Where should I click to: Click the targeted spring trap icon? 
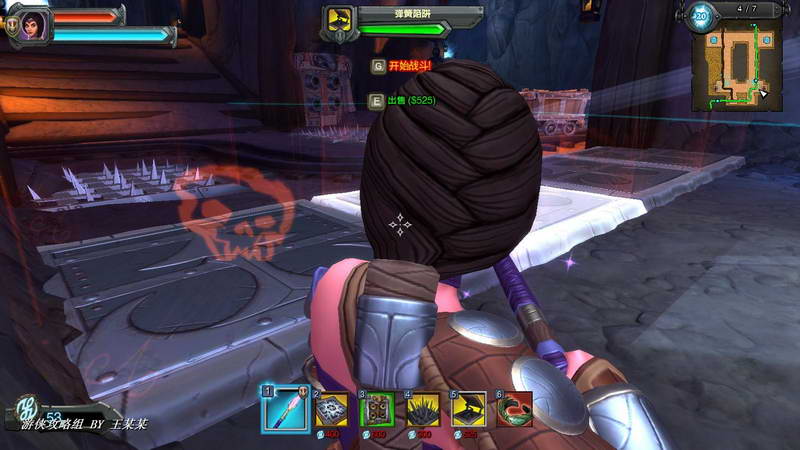point(339,20)
